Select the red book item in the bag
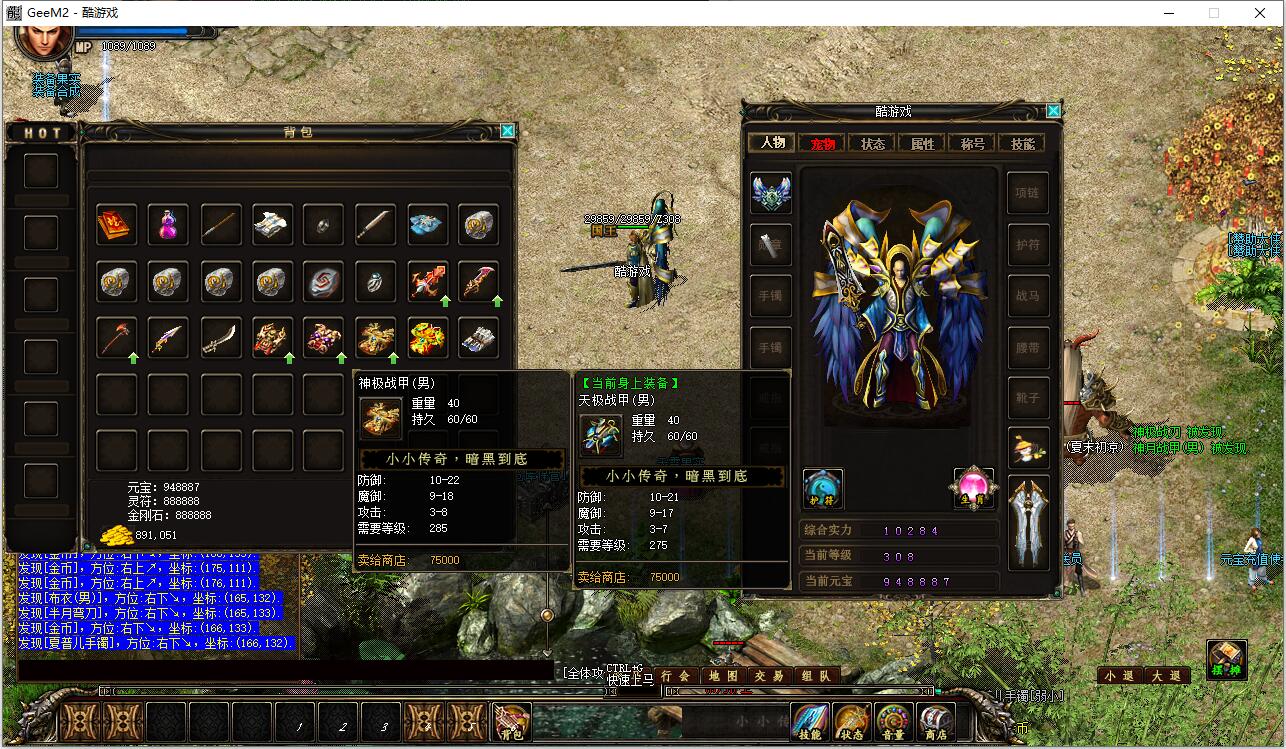The height and width of the screenshot is (749, 1286). pos(116,225)
